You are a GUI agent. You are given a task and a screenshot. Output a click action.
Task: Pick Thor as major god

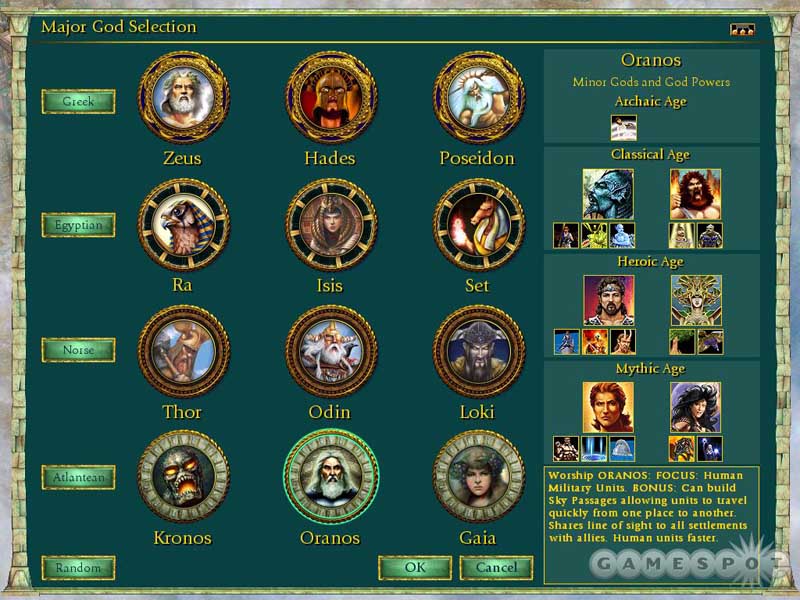coord(183,351)
